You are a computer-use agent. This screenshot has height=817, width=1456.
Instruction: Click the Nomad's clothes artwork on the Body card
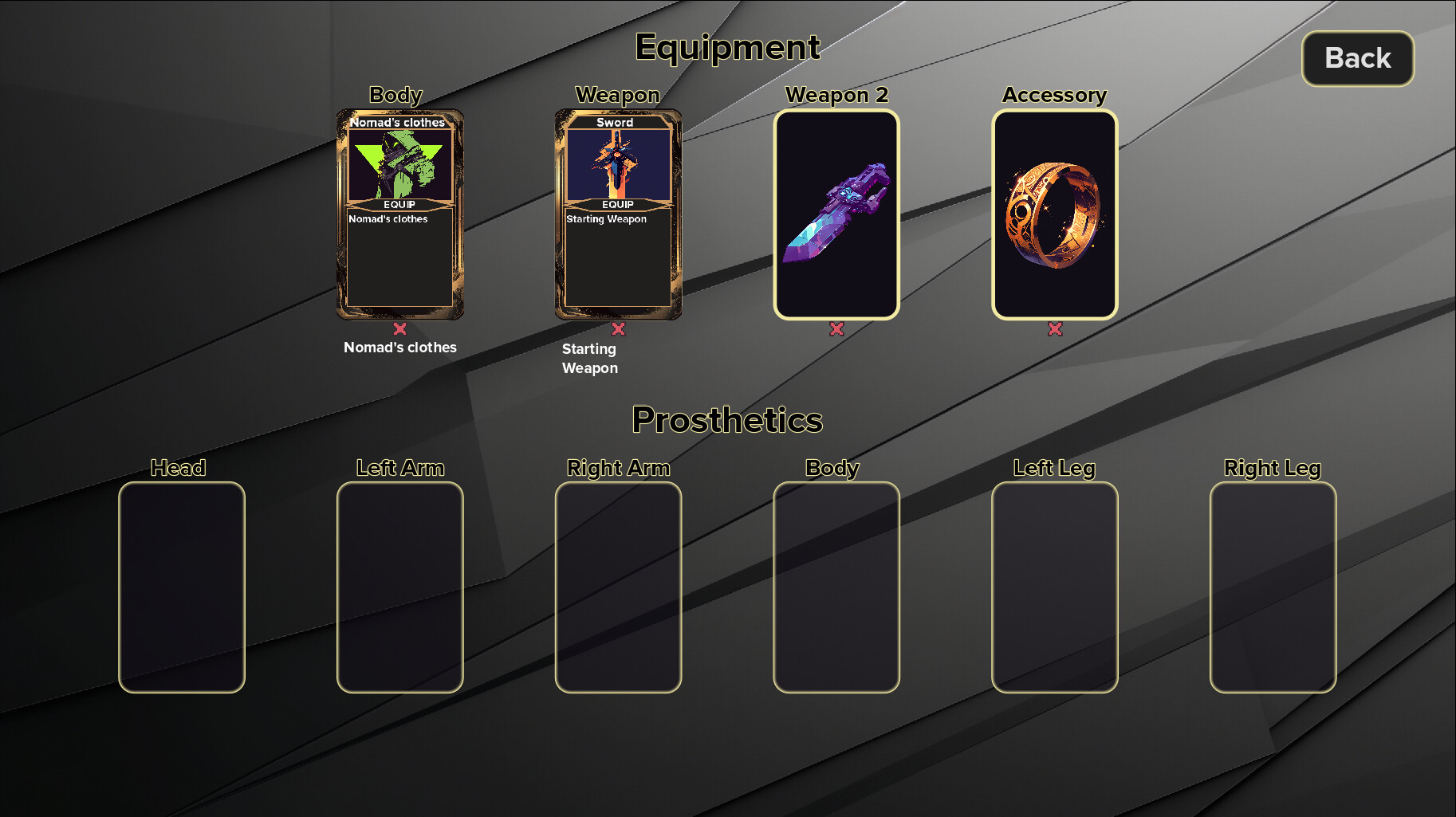[399, 162]
